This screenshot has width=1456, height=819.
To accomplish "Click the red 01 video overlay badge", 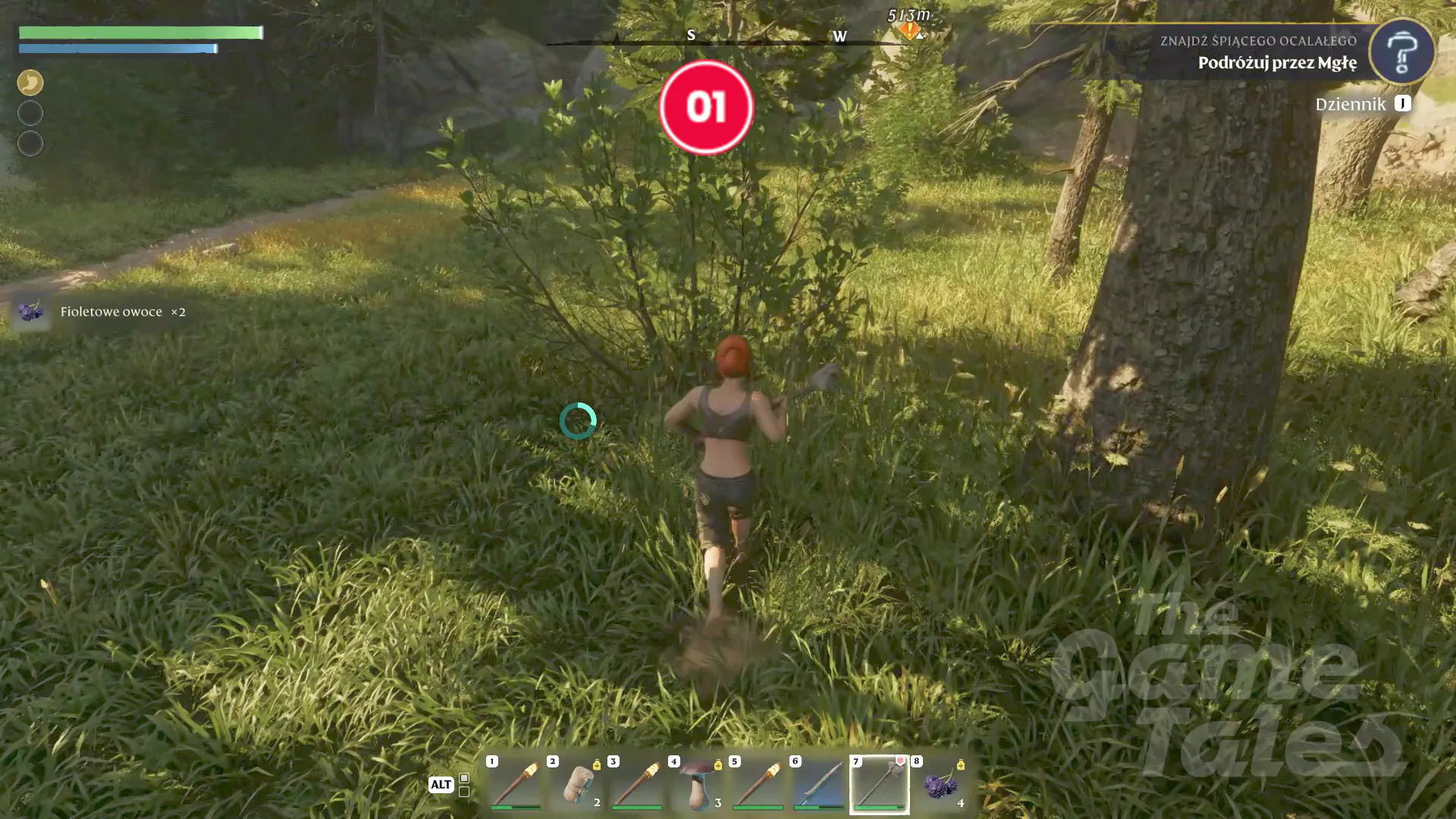I will click(706, 107).
